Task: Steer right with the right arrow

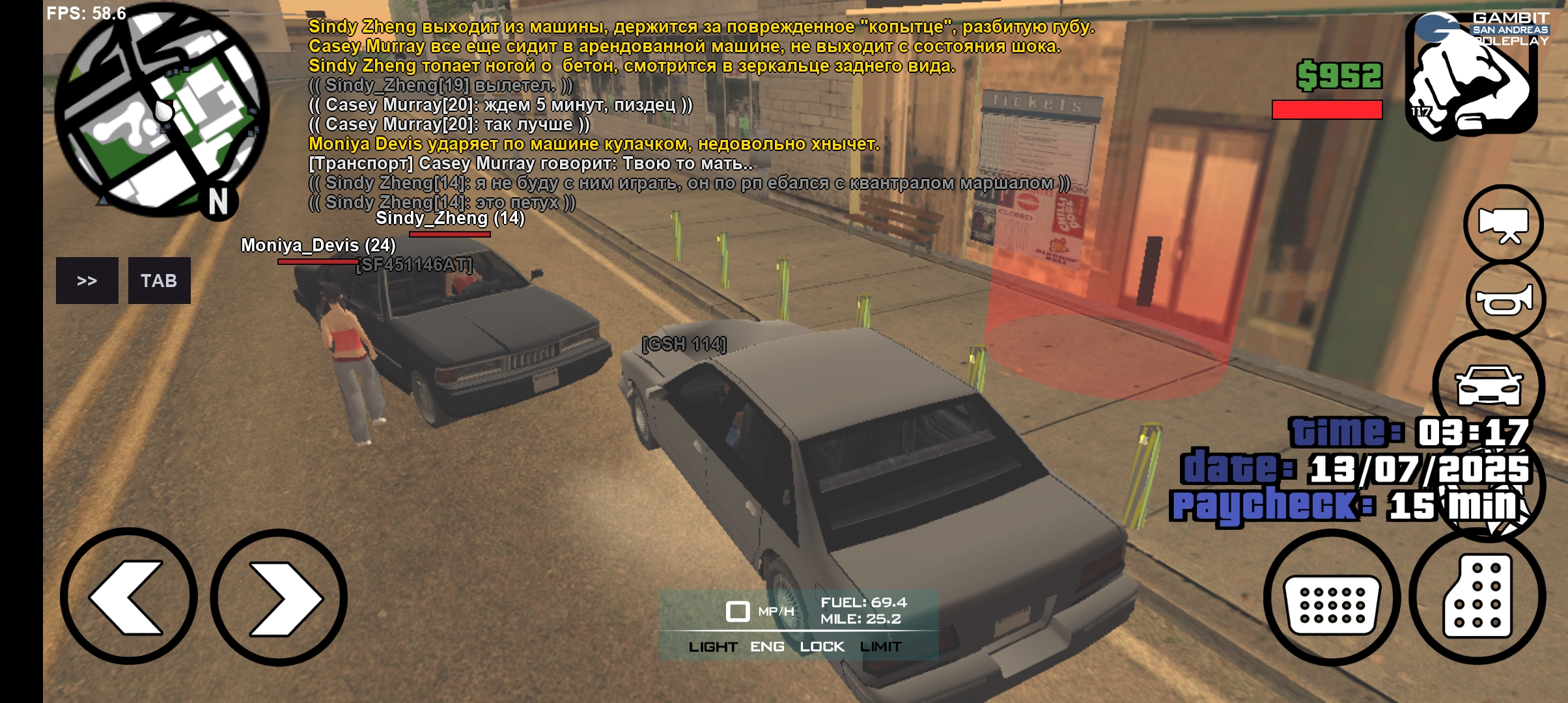Action: [x=279, y=597]
